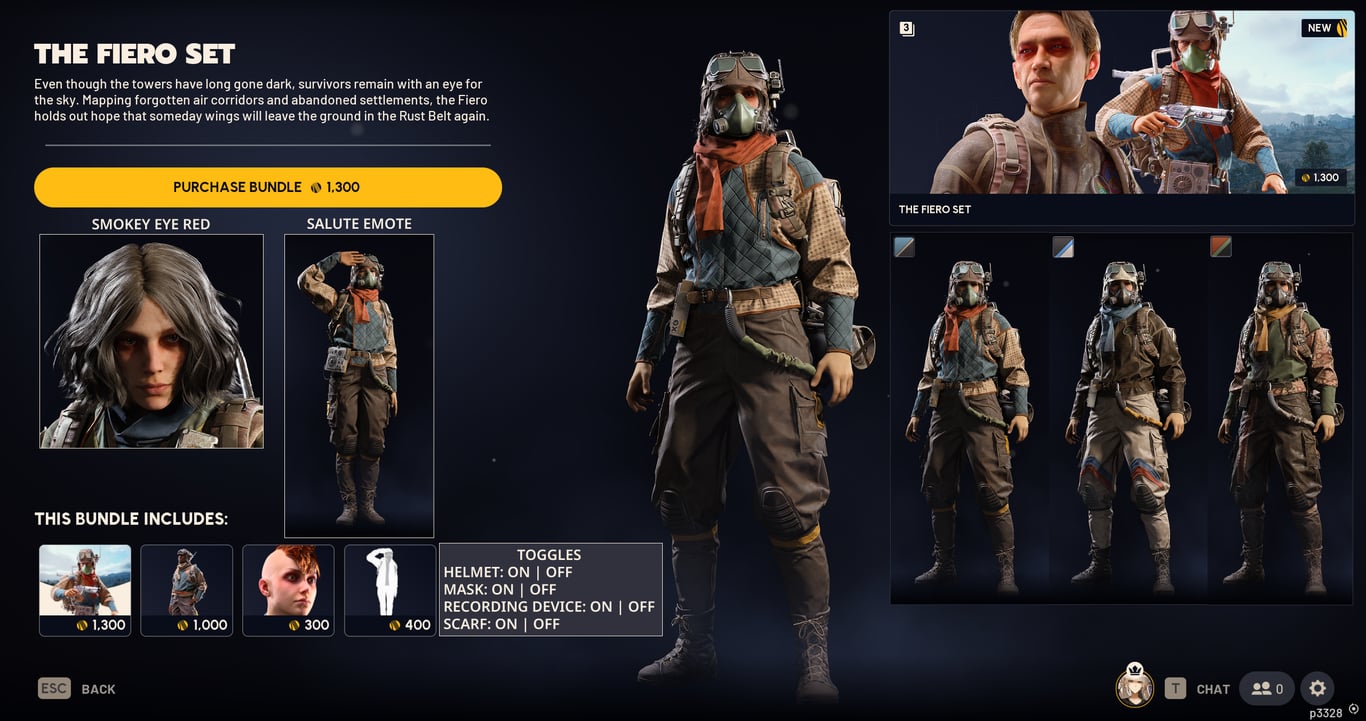Select the blue-striped variant icon on second outfit

(x=1062, y=246)
